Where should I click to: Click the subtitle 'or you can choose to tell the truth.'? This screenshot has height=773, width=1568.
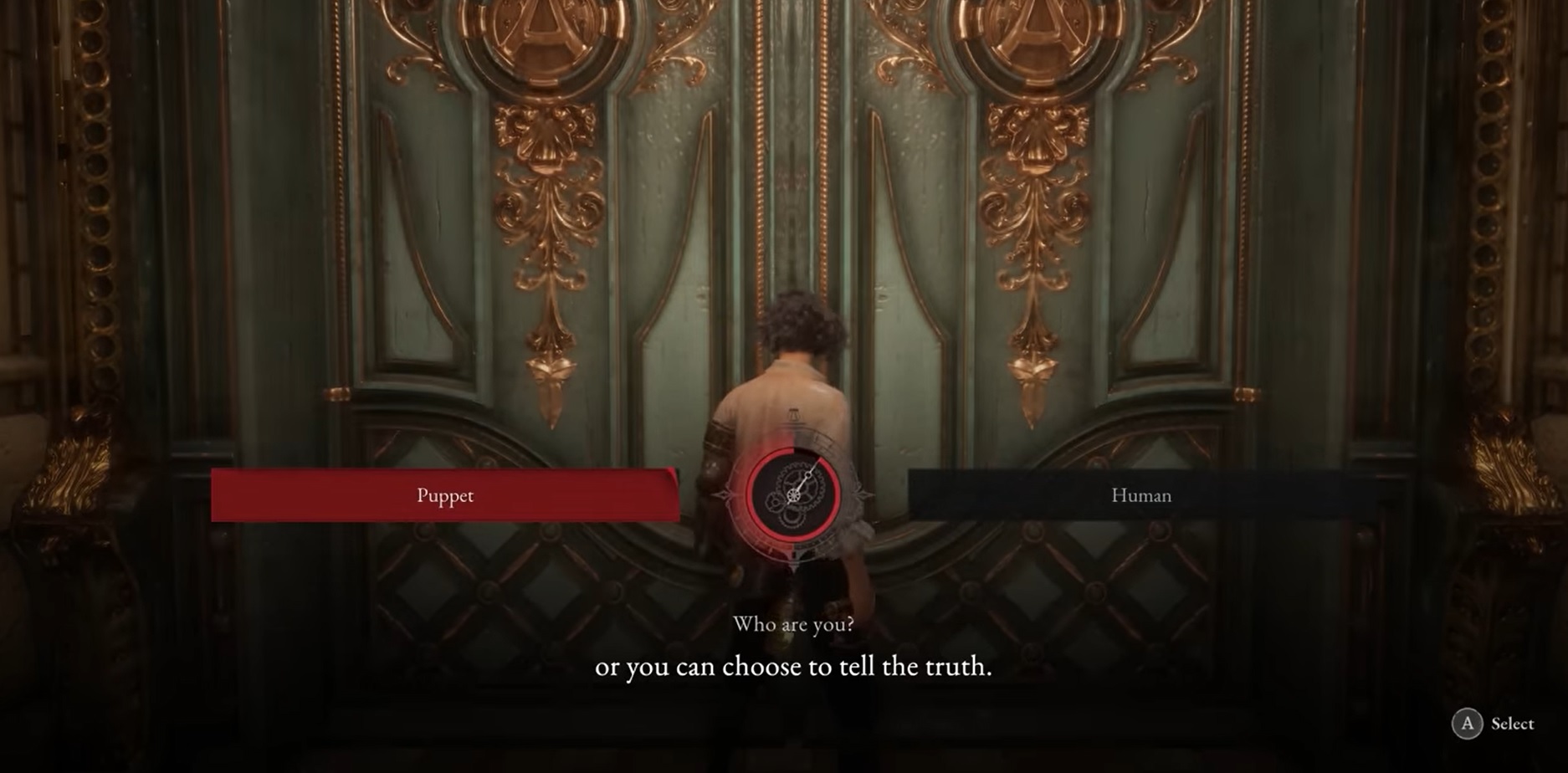pos(793,667)
